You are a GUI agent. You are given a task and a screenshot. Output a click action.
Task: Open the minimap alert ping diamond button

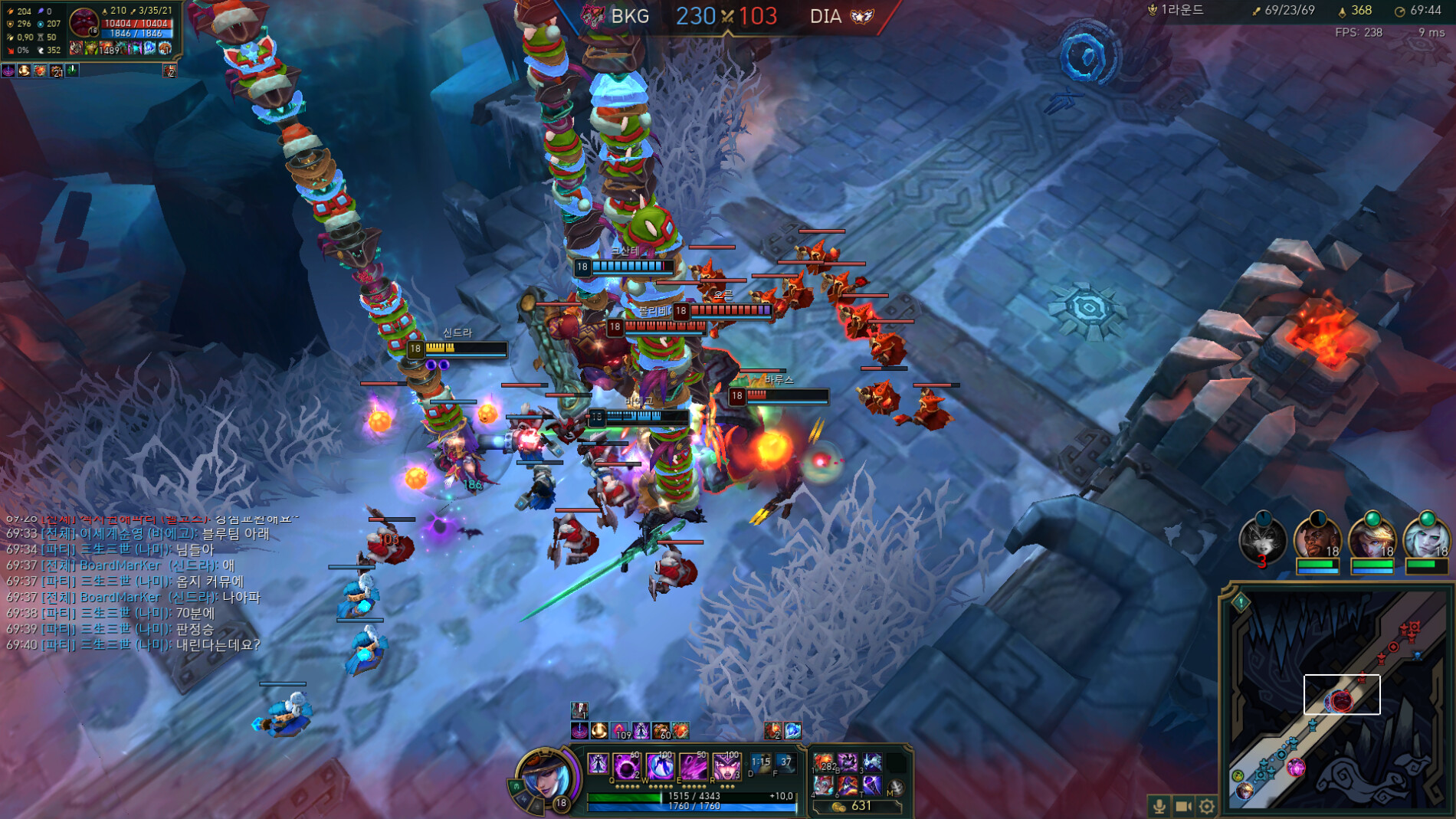click(1241, 602)
